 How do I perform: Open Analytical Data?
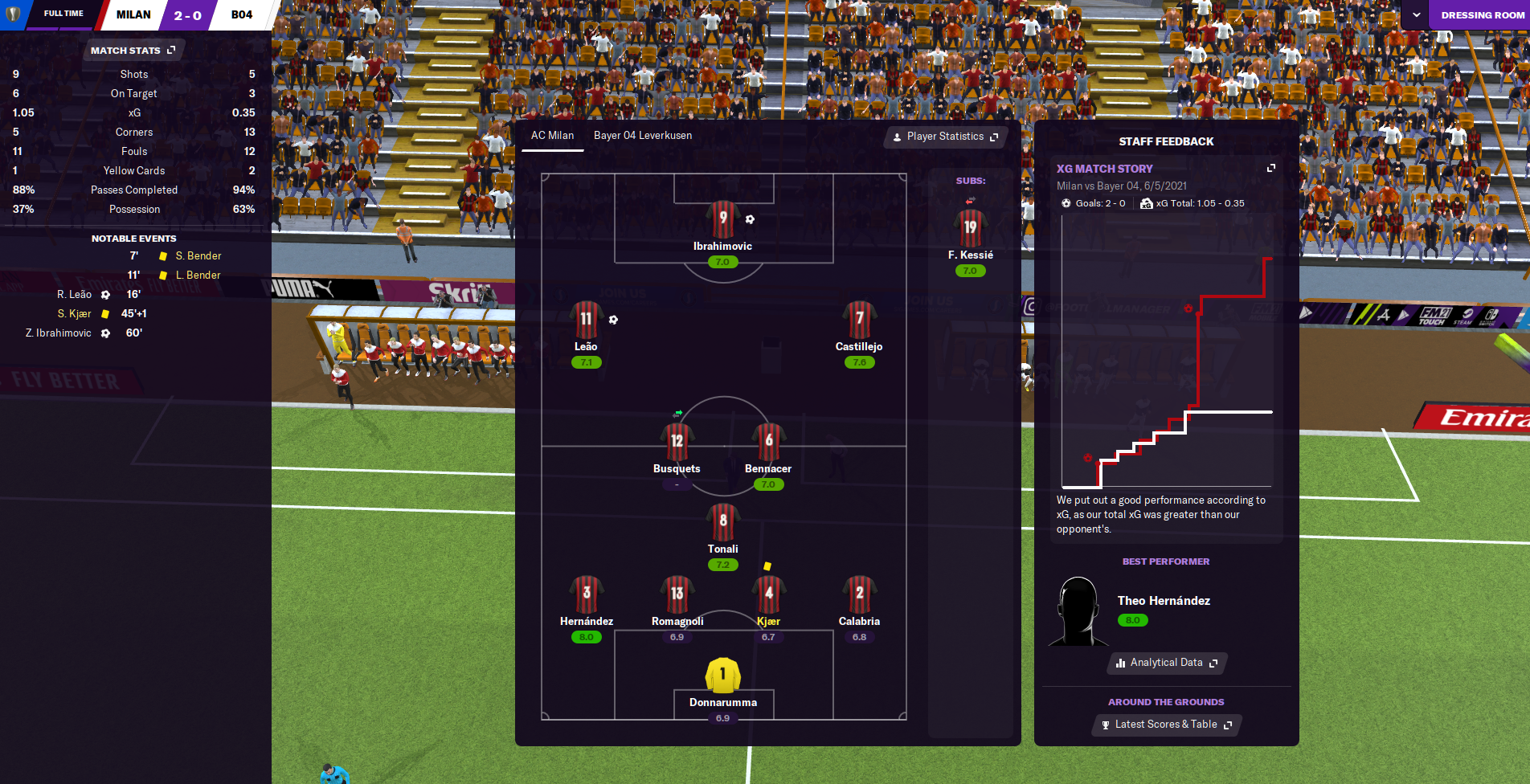pyautogui.click(x=1167, y=663)
